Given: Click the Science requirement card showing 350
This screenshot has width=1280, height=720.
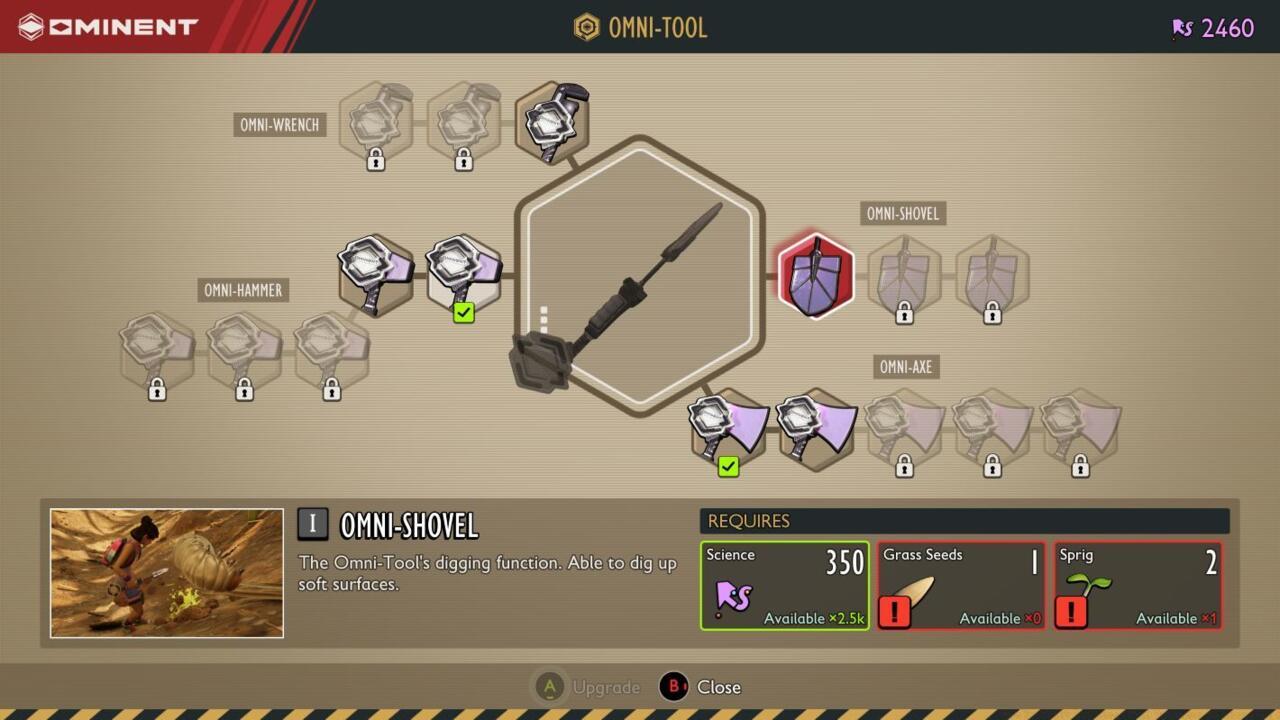Looking at the screenshot, I should pos(784,584).
